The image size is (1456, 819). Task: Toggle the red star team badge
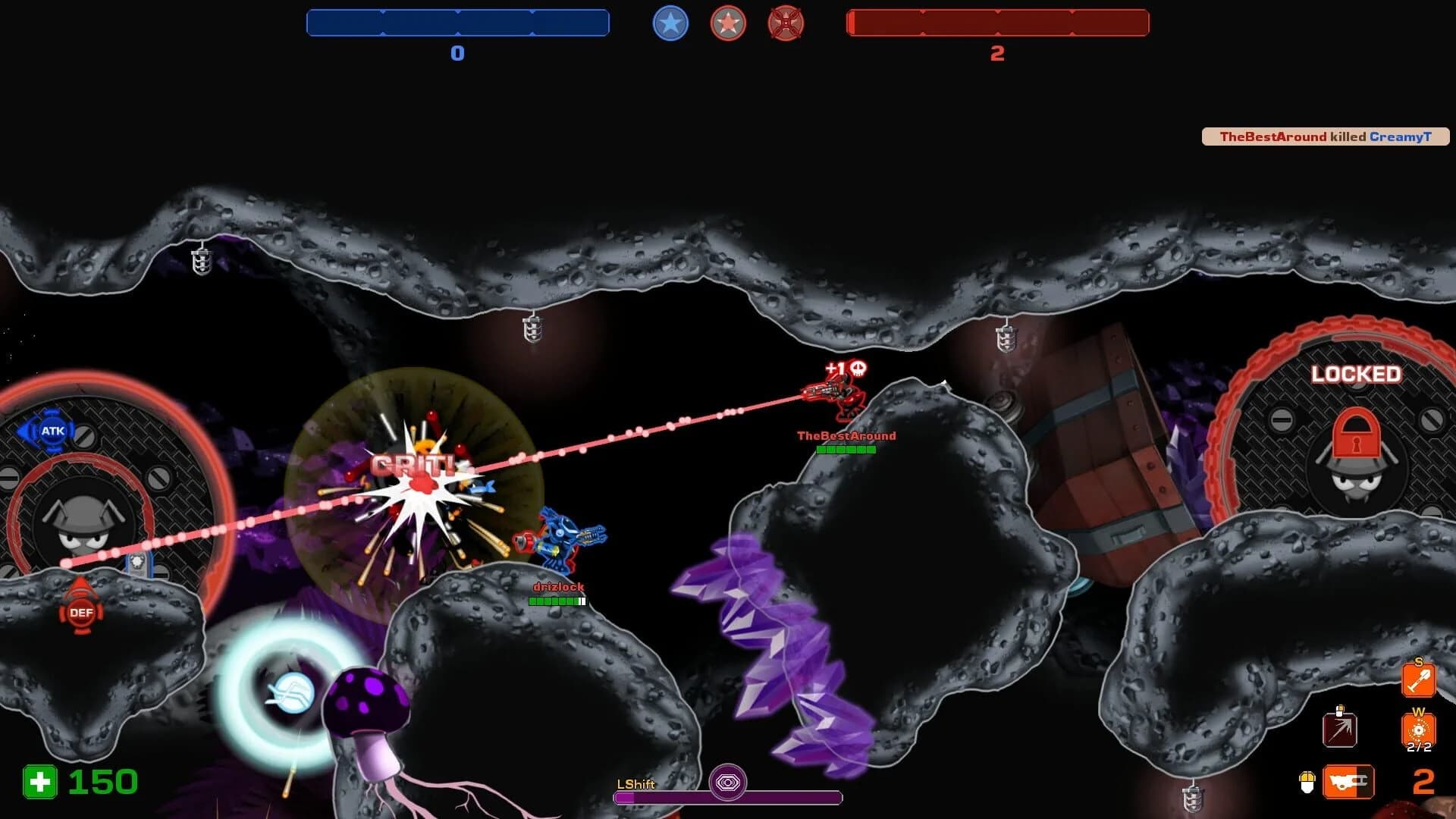click(727, 24)
